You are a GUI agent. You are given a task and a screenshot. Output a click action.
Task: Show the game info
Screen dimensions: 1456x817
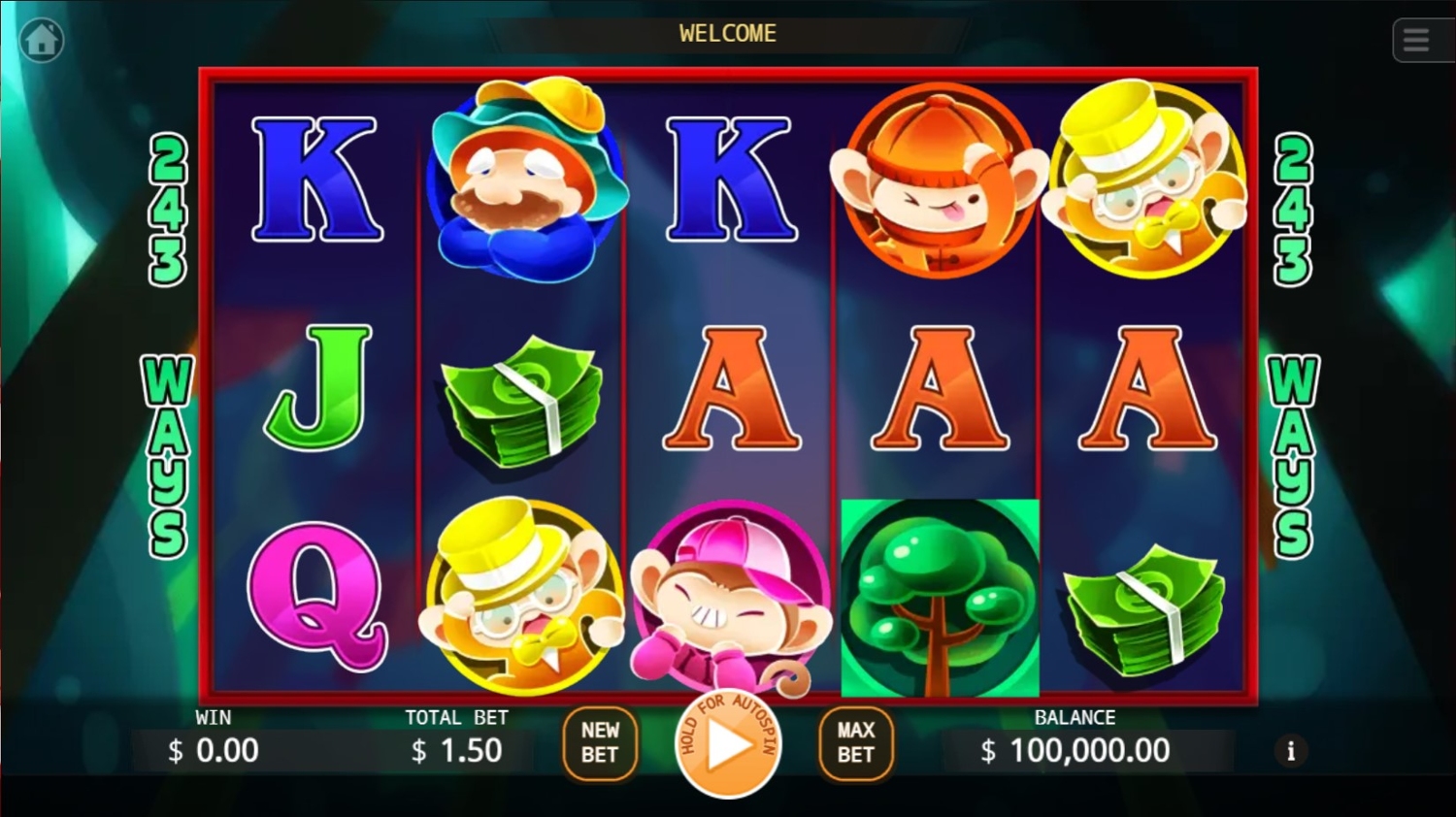click(1290, 750)
